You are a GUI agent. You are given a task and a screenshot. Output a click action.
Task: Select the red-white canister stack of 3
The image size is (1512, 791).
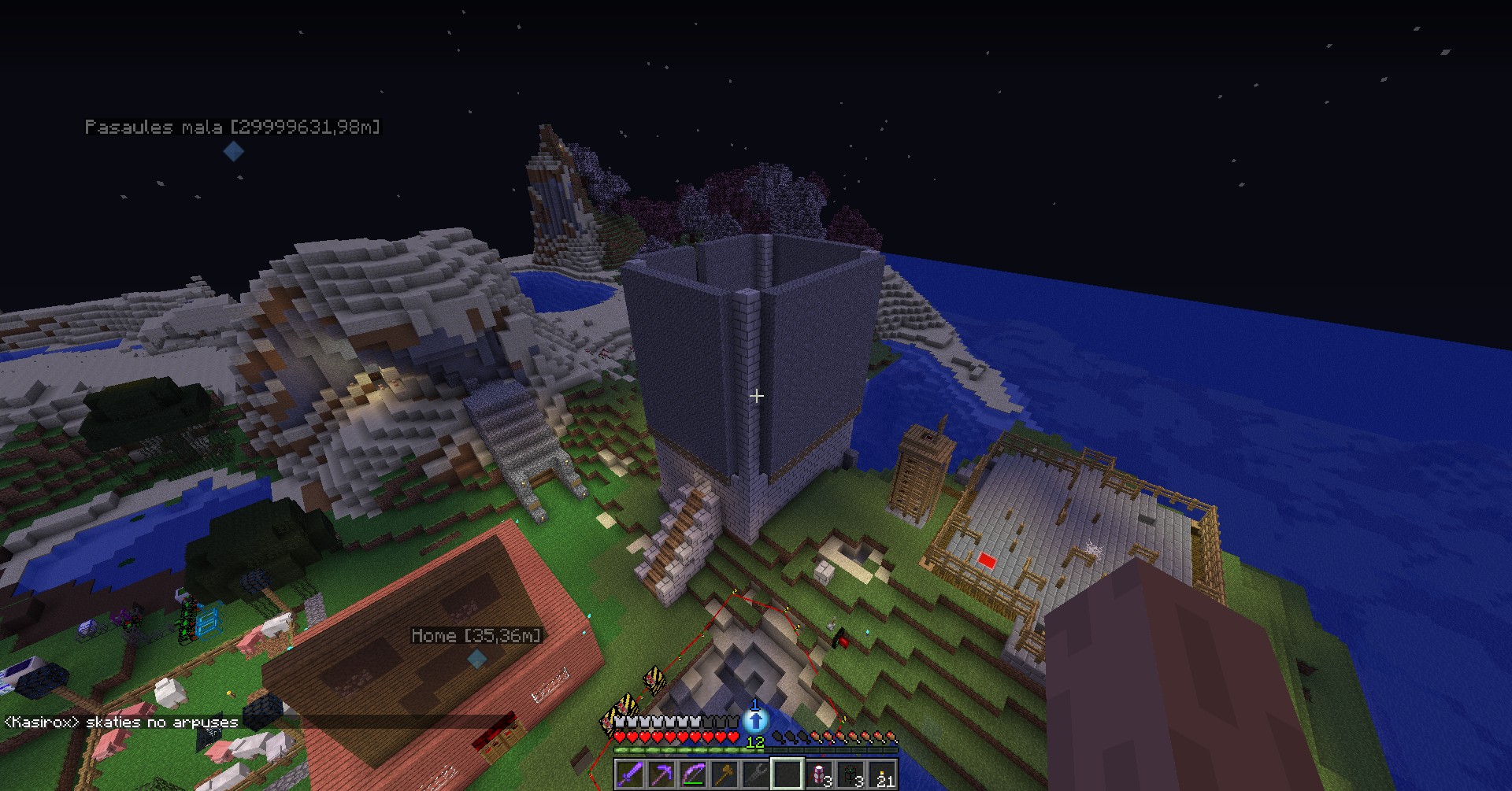point(819,774)
